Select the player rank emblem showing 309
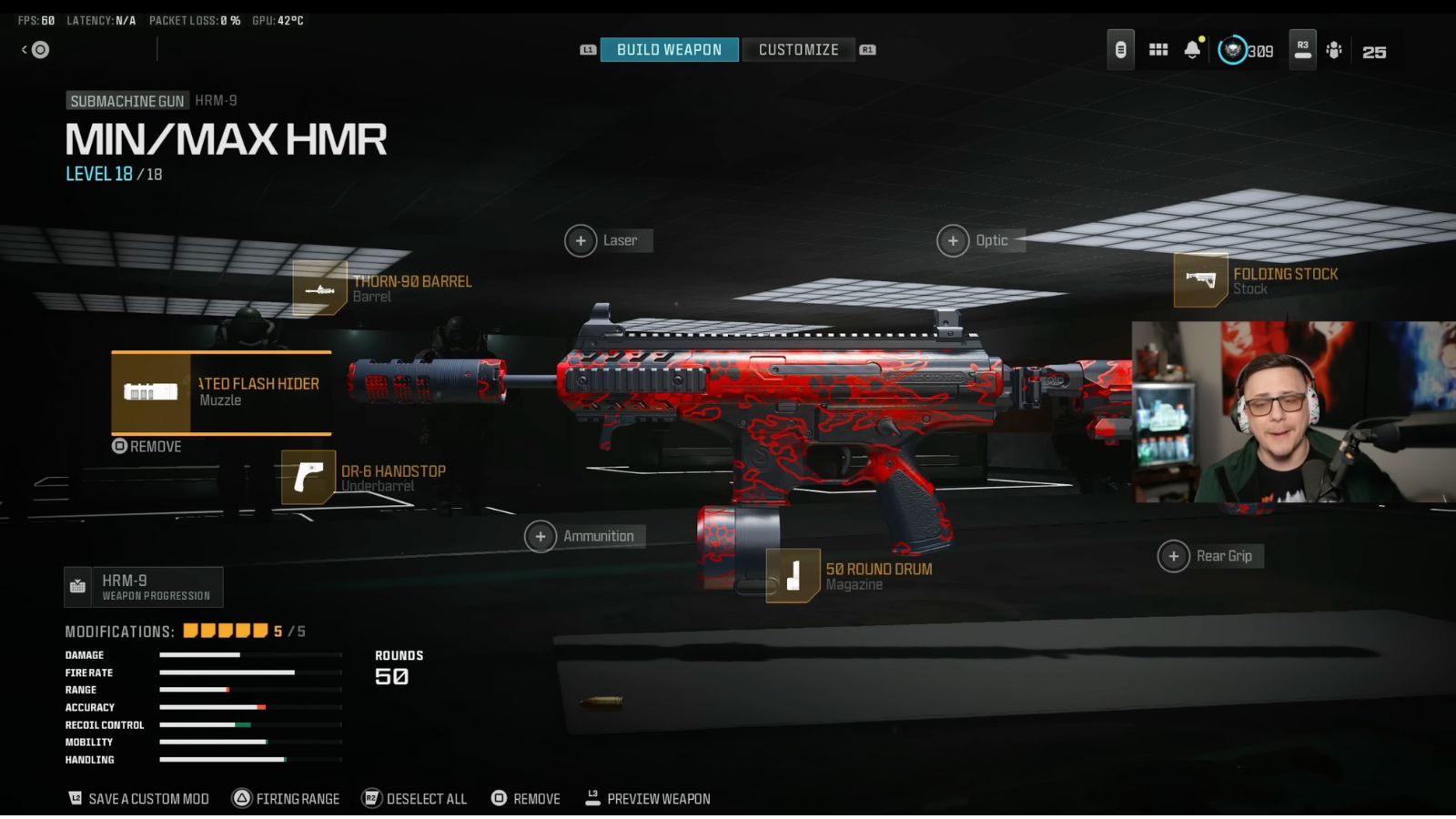1456x819 pixels. tap(1232, 51)
